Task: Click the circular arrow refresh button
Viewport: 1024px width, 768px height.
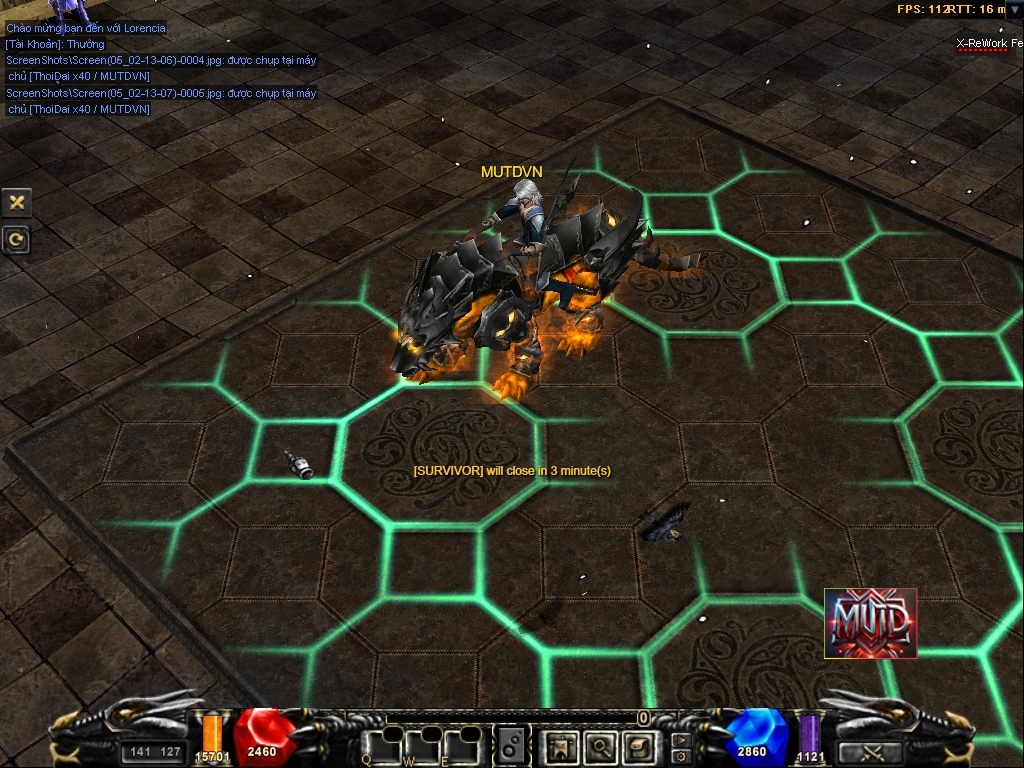Action: pyautogui.click(x=17, y=239)
